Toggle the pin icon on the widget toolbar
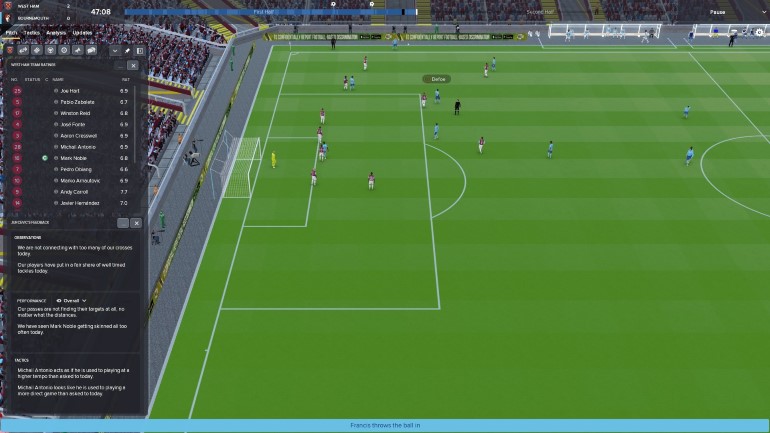Viewport: 770px width, 433px height. tap(128, 49)
